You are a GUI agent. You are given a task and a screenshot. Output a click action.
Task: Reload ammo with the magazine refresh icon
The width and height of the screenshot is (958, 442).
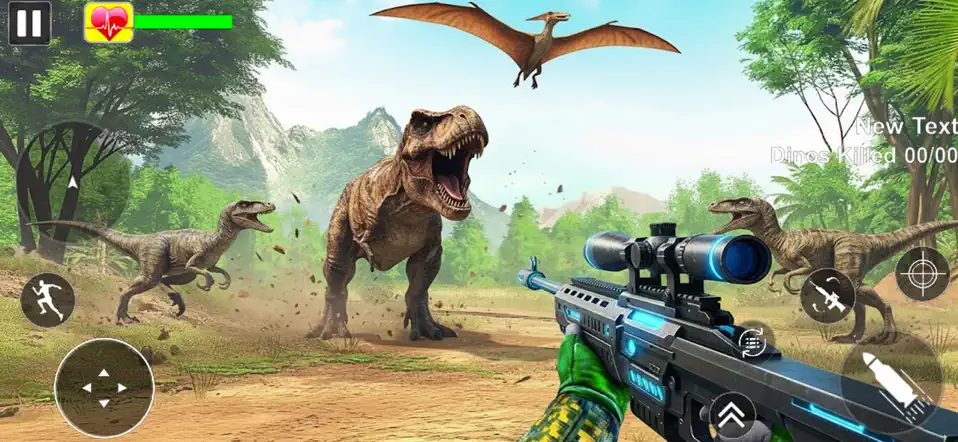[750, 341]
